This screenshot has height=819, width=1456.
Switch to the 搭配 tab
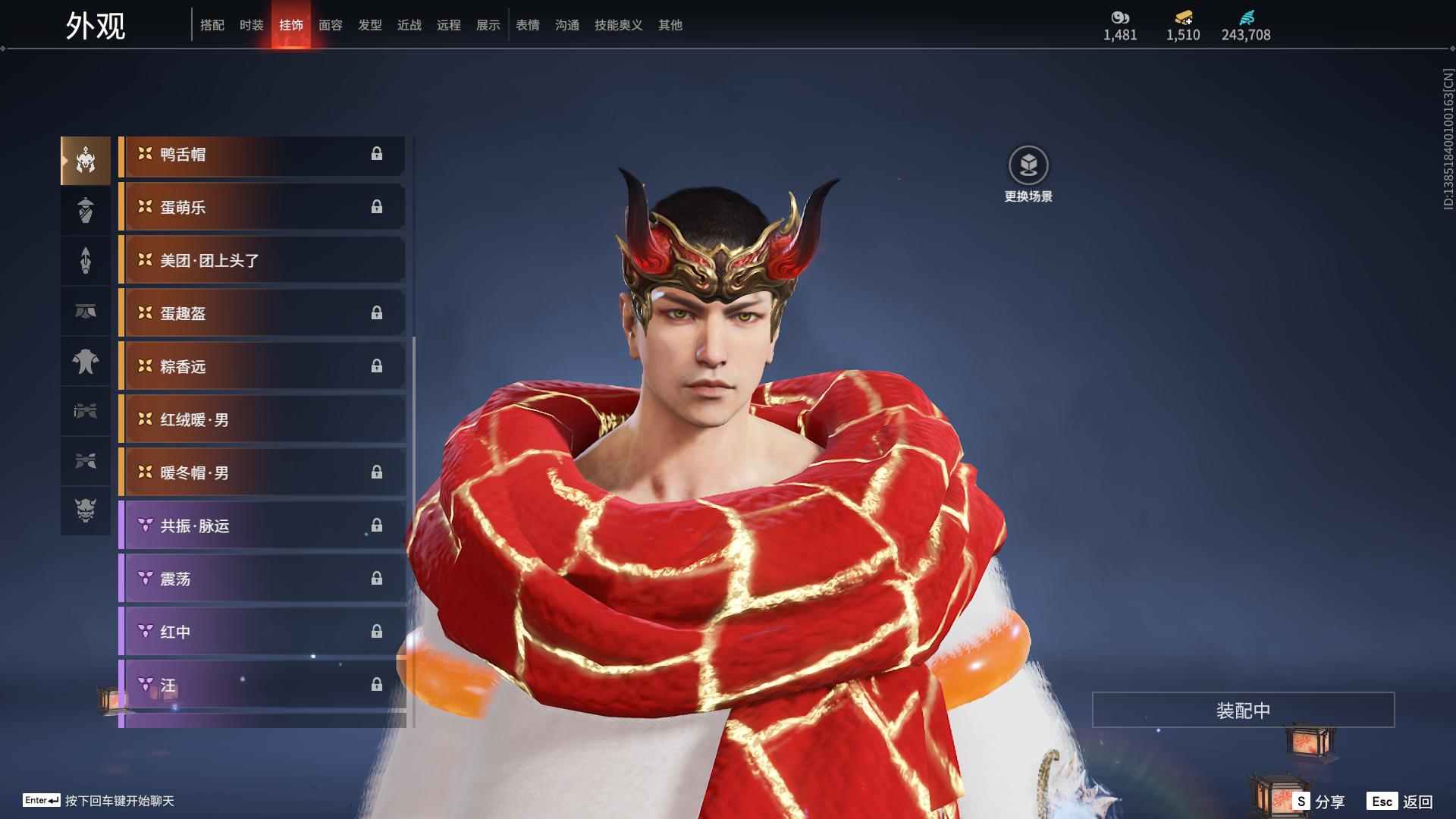pyautogui.click(x=212, y=25)
